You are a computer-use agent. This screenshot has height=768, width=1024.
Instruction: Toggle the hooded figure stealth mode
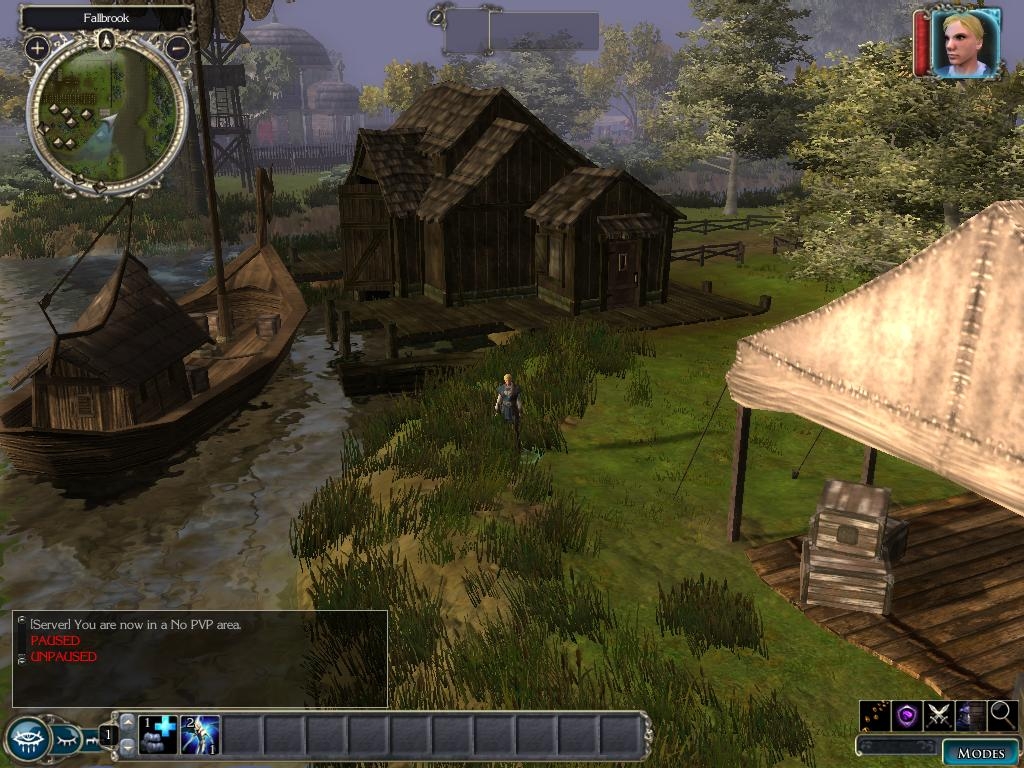(970, 715)
